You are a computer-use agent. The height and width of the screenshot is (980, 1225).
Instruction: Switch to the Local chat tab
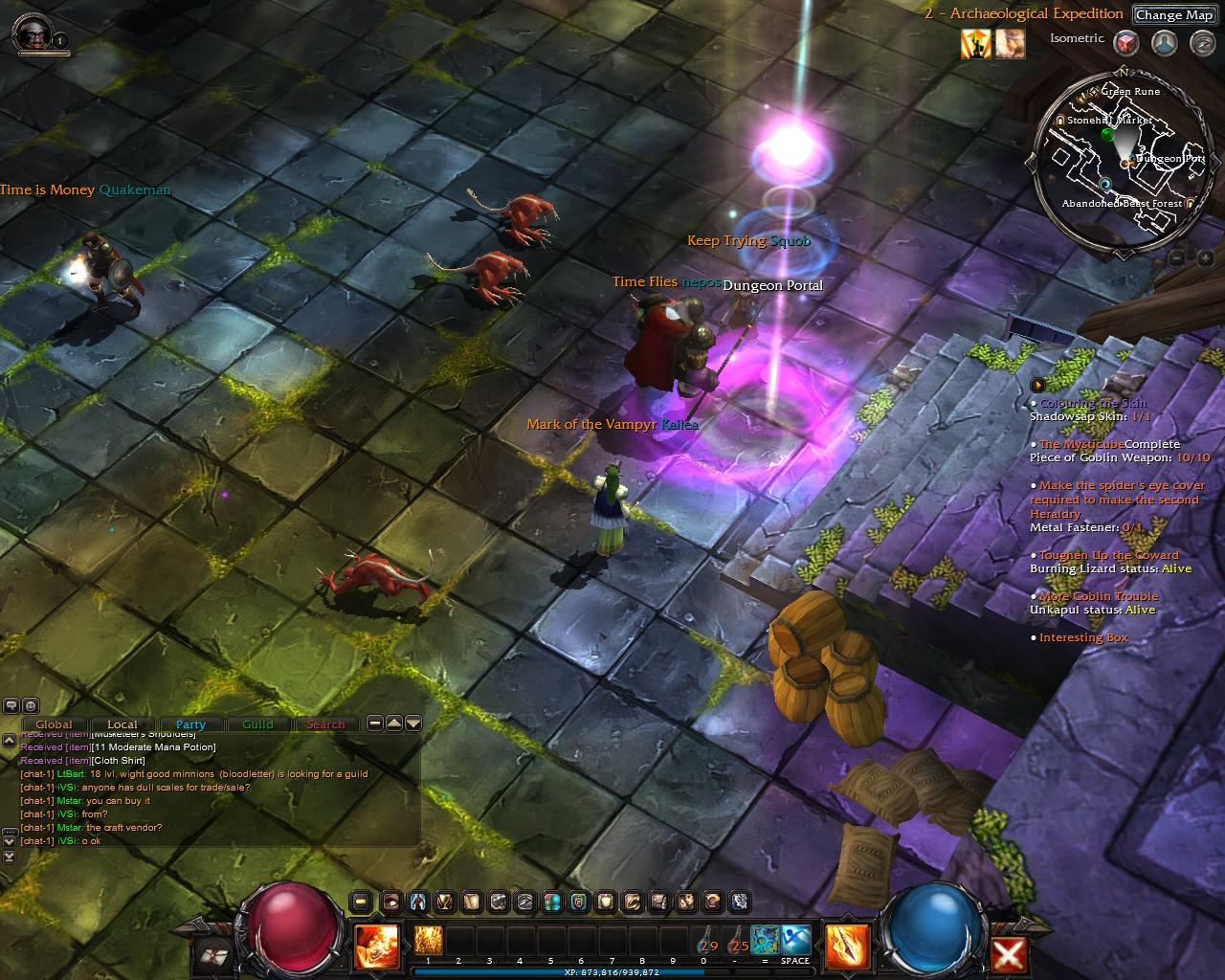(x=122, y=724)
